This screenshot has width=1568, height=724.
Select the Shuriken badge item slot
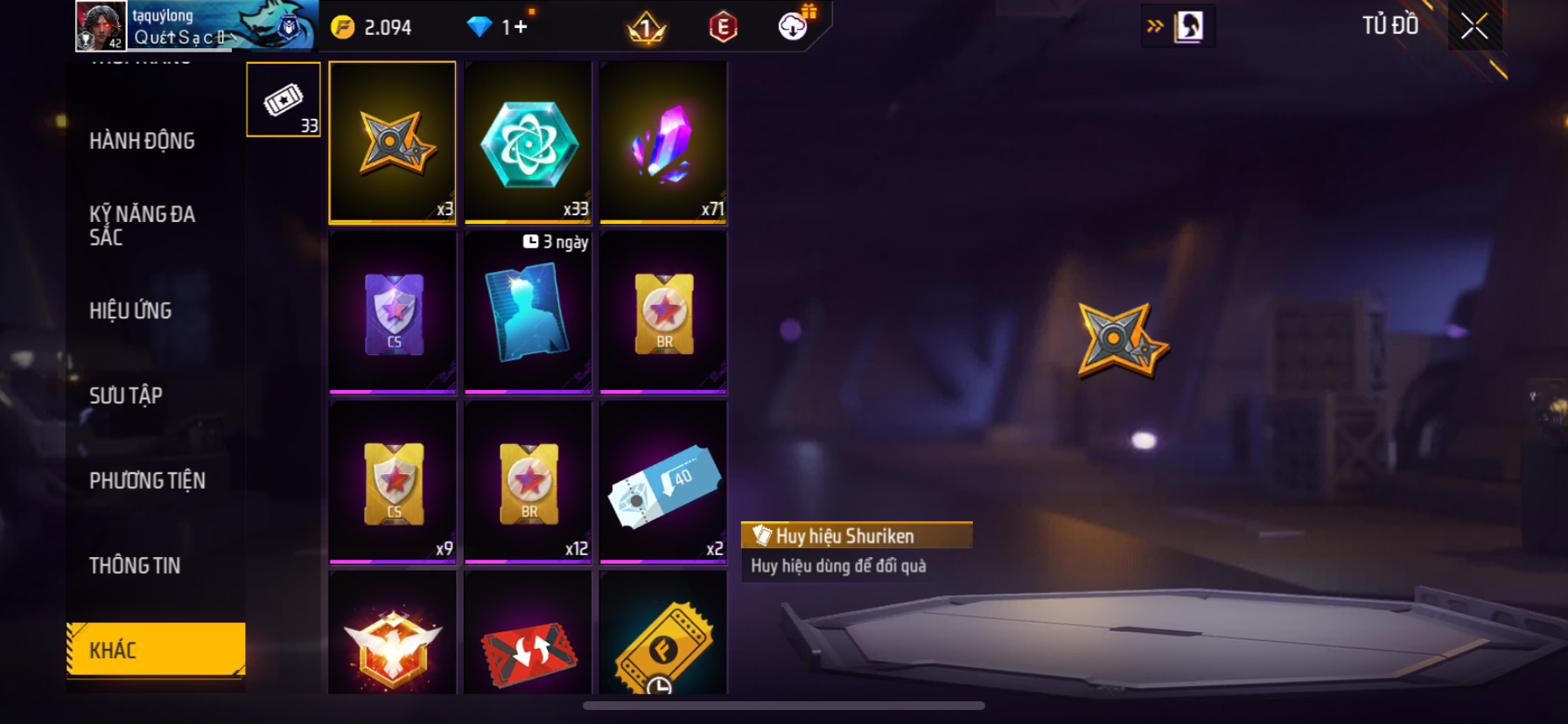coord(392,142)
